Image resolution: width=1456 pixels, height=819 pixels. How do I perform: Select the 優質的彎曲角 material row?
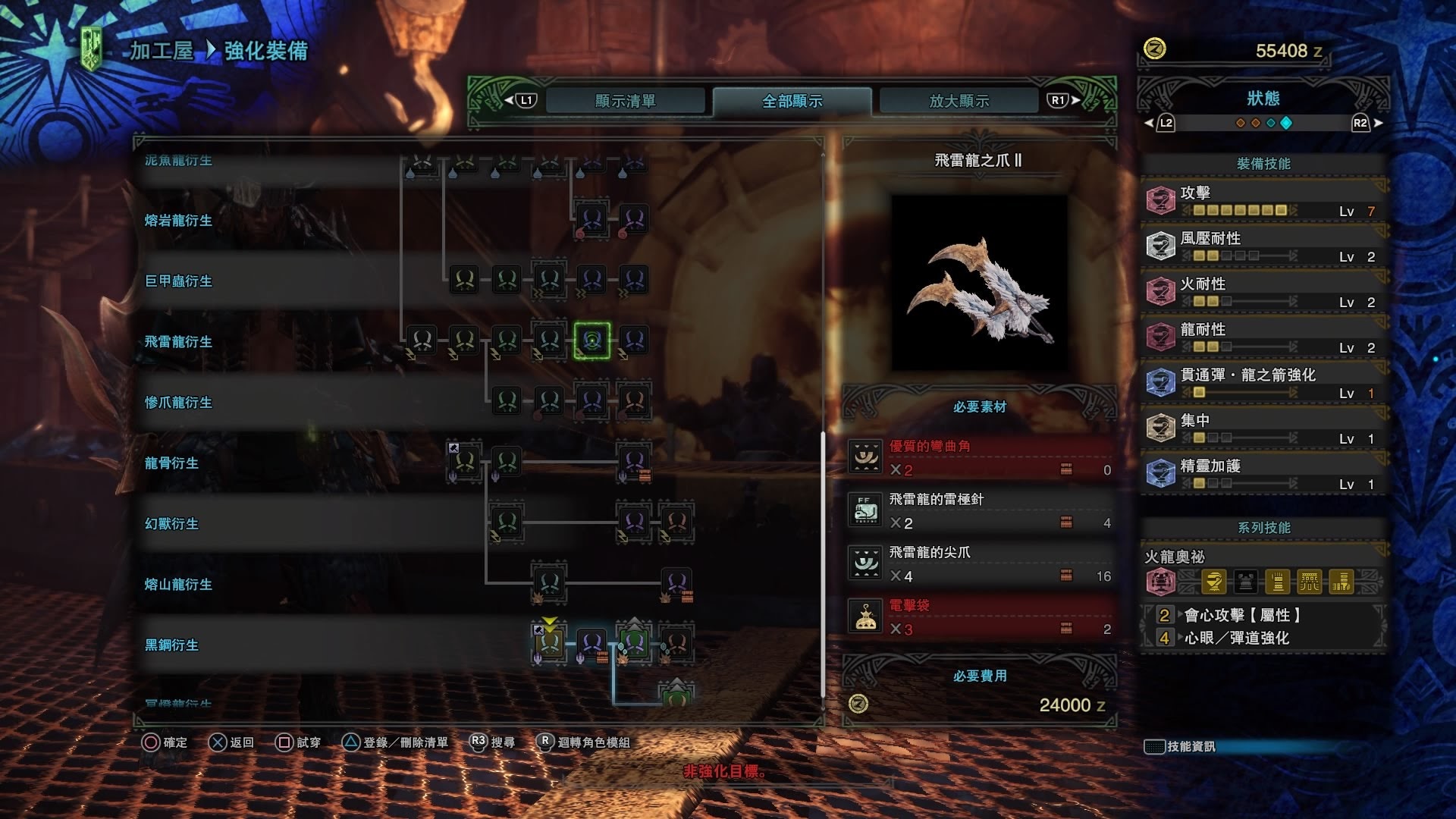click(979, 458)
